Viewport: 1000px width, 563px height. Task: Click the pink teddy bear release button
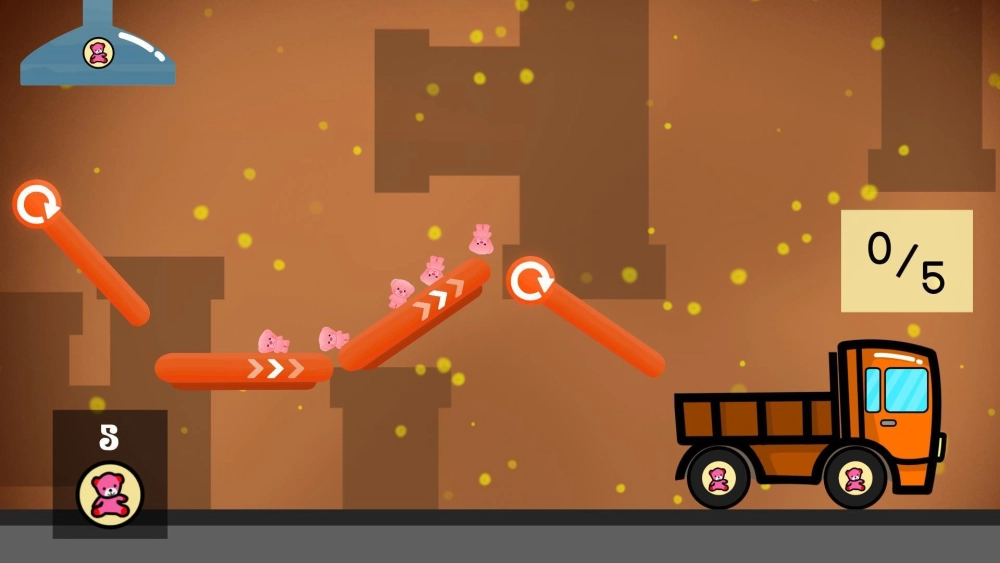point(110,493)
